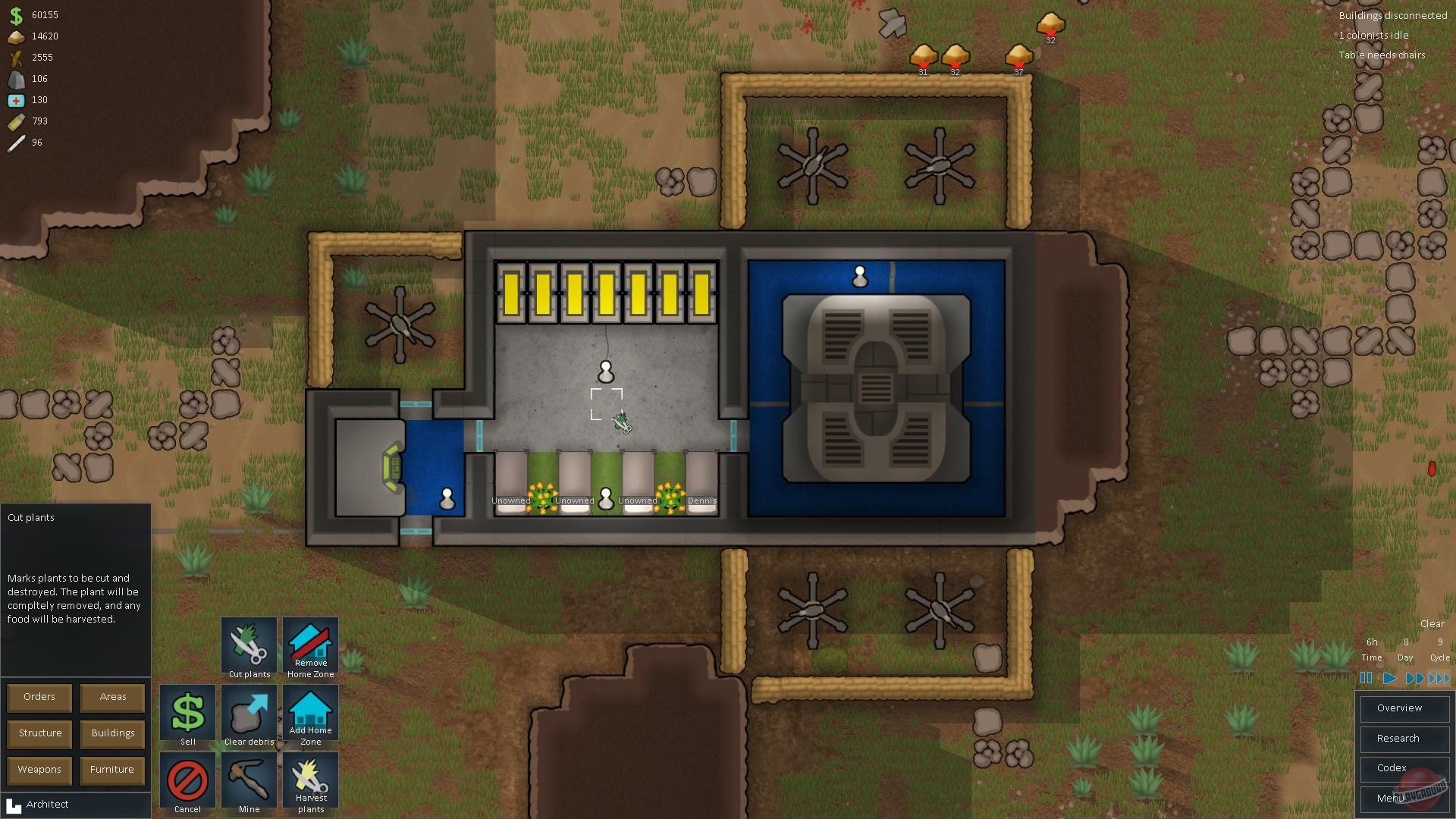Open the Codex

(1404, 768)
